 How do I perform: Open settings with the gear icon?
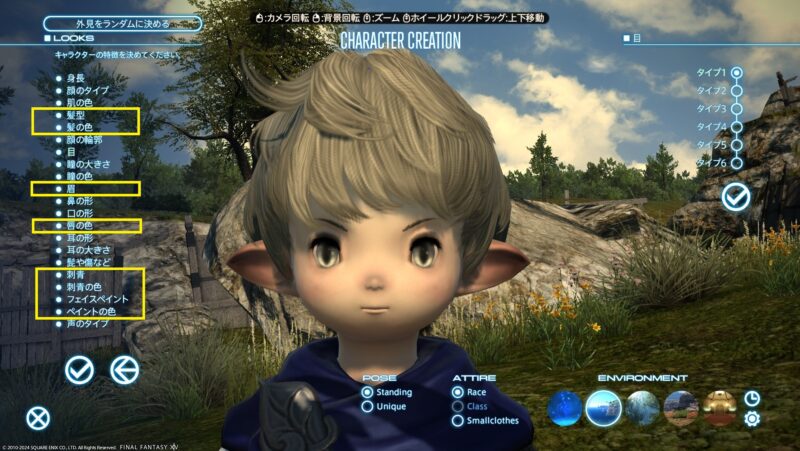point(752,419)
